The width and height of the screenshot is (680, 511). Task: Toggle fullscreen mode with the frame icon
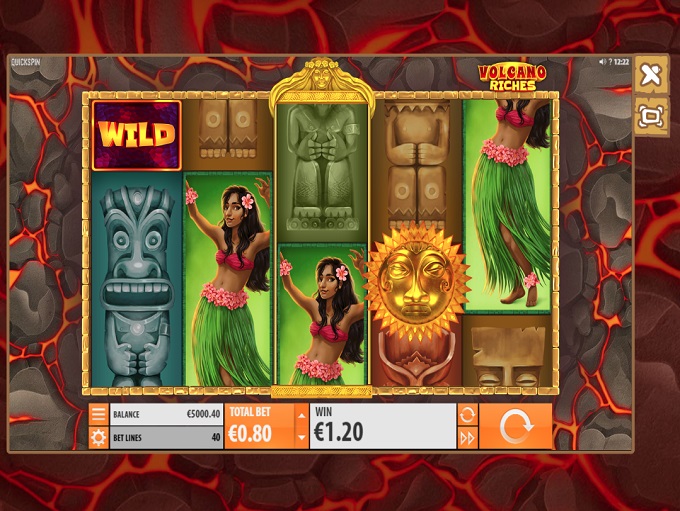point(650,116)
